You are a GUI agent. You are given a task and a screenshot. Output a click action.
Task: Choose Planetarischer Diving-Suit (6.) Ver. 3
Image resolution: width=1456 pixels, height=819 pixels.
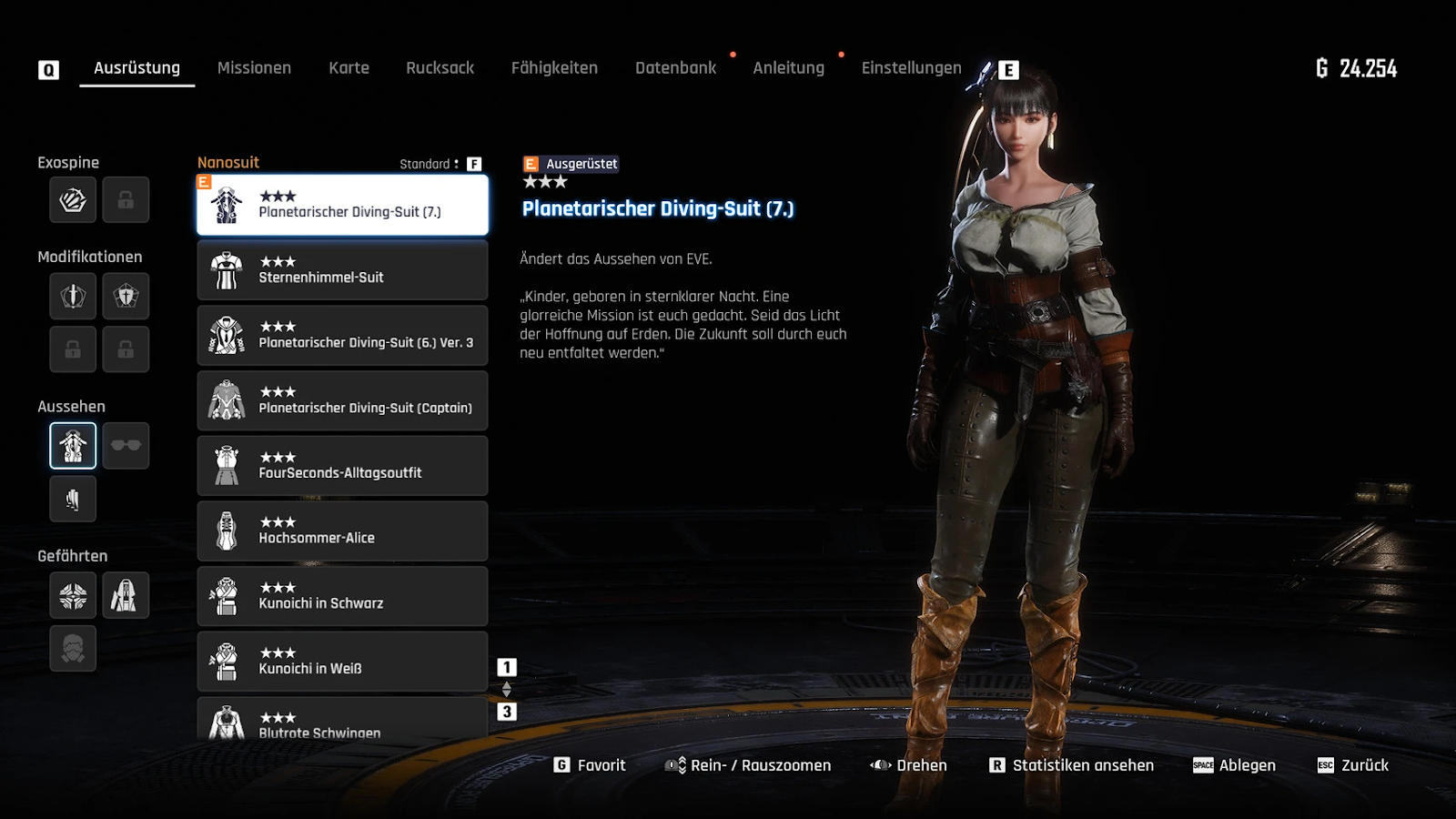342,336
